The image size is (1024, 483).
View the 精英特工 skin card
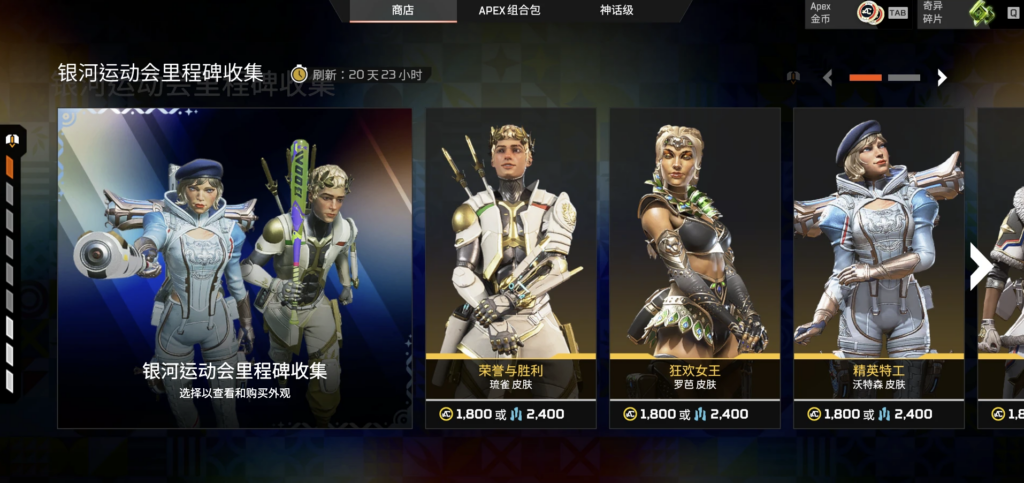pos(878,268)
